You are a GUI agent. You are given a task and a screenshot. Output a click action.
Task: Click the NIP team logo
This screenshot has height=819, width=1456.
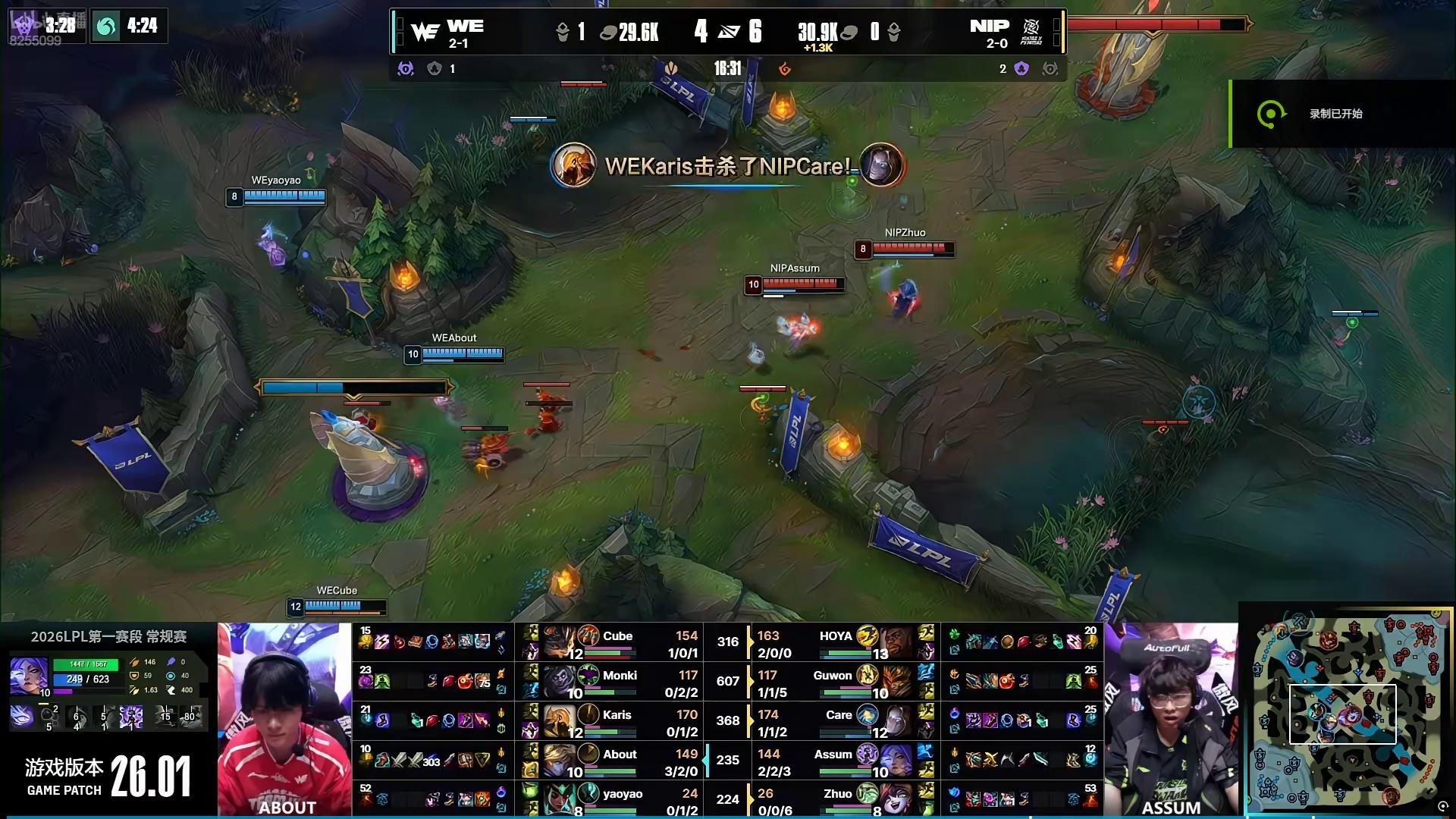pyautogui.click(x=1031, y=32)
